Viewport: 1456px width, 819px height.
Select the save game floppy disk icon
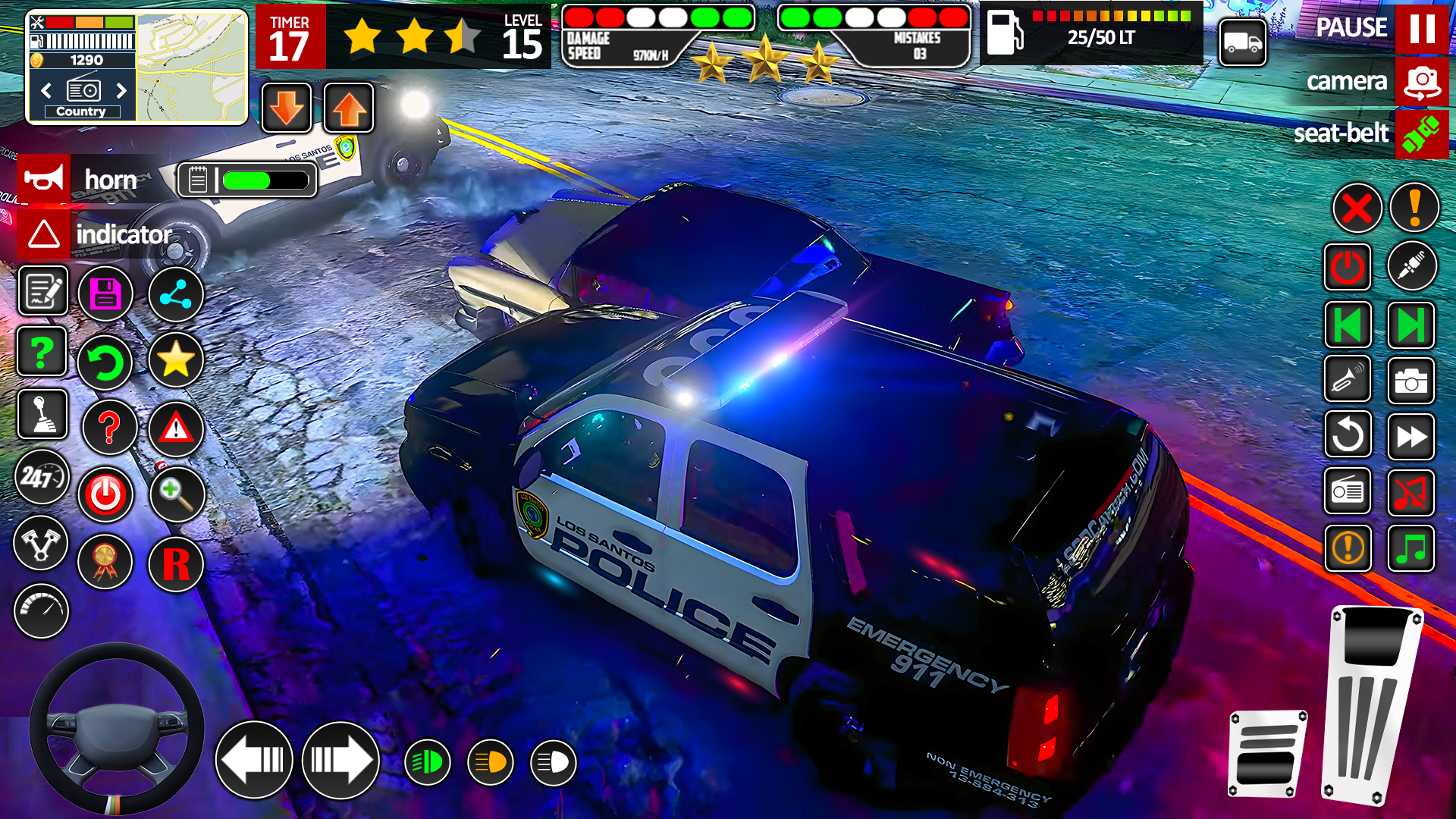click(x=106, y=293)
